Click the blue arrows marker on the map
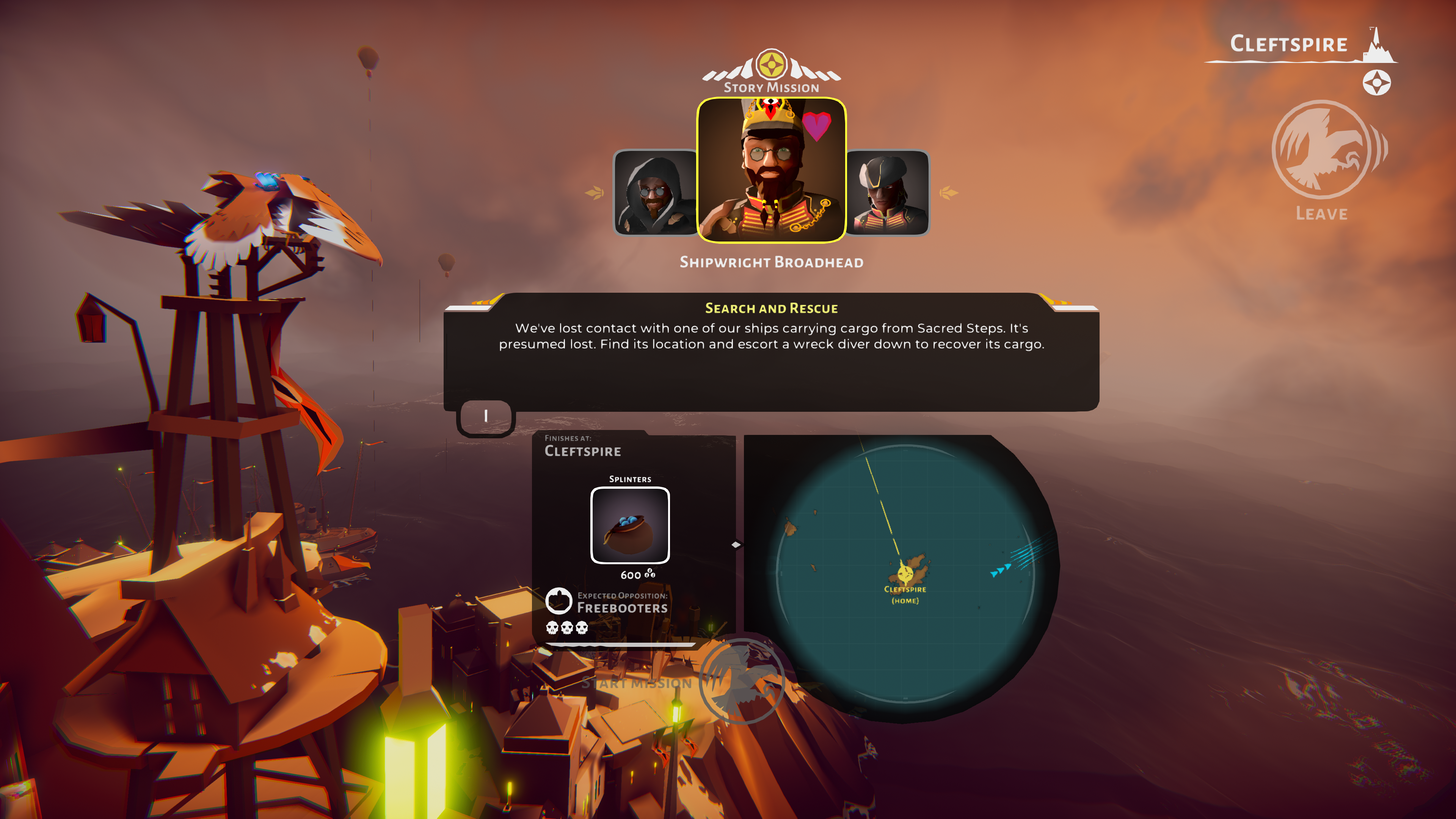 pyautogui.click(x=1001, y=571)
